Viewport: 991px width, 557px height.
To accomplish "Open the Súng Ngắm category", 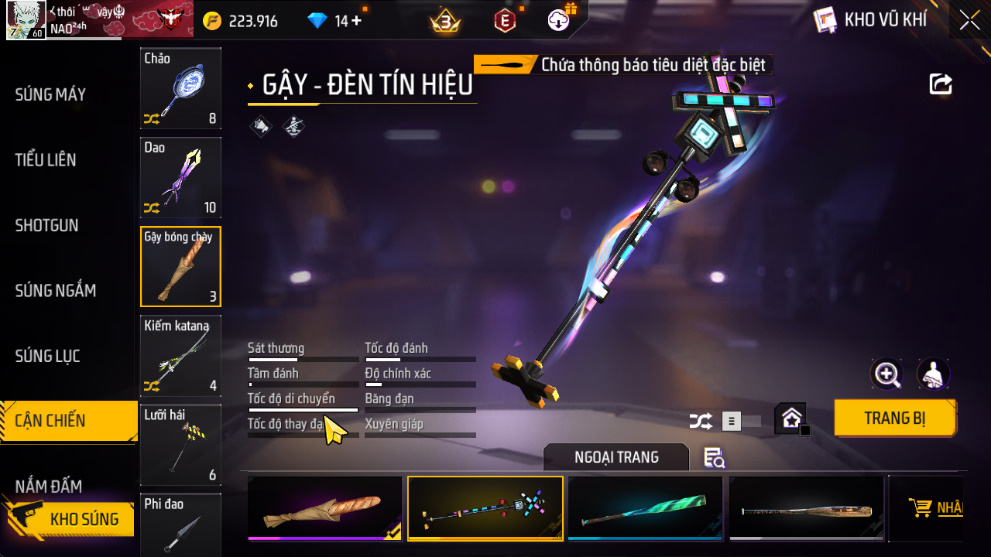I will coord(56,291).
